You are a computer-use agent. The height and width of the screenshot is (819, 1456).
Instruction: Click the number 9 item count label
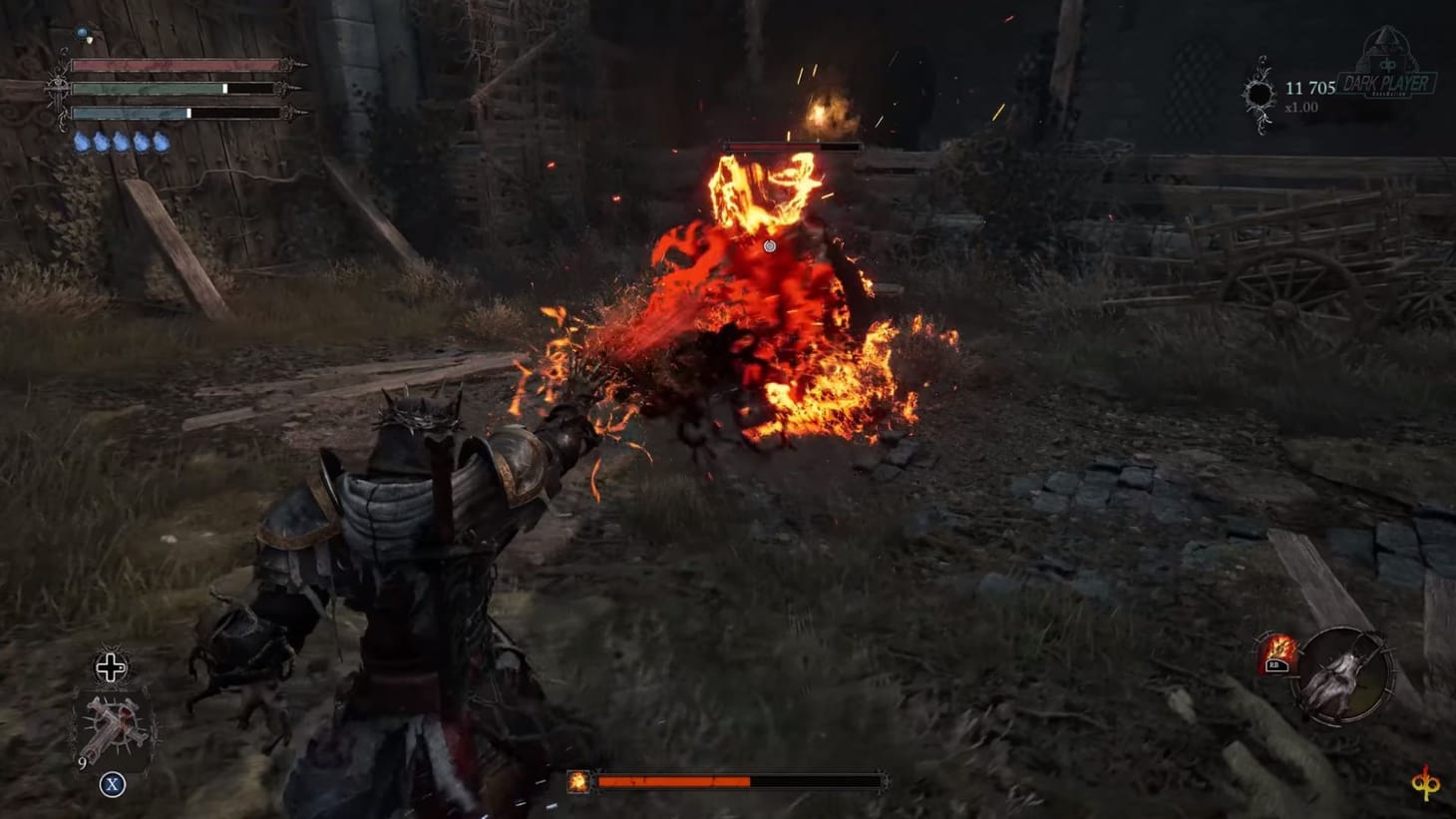pyautogui.click(x=82, y=762)
